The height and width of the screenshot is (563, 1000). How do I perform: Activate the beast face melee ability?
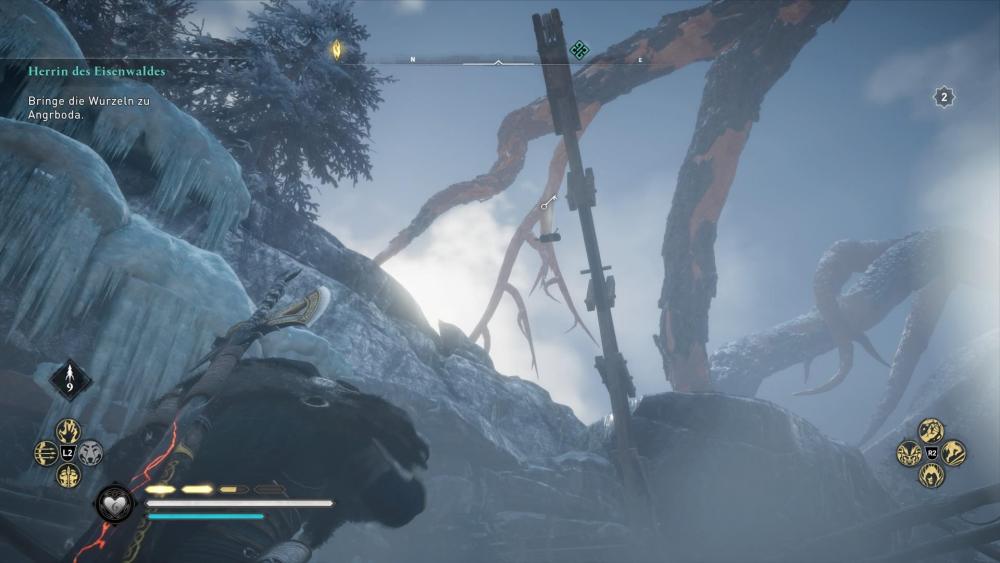click(909, 453)
